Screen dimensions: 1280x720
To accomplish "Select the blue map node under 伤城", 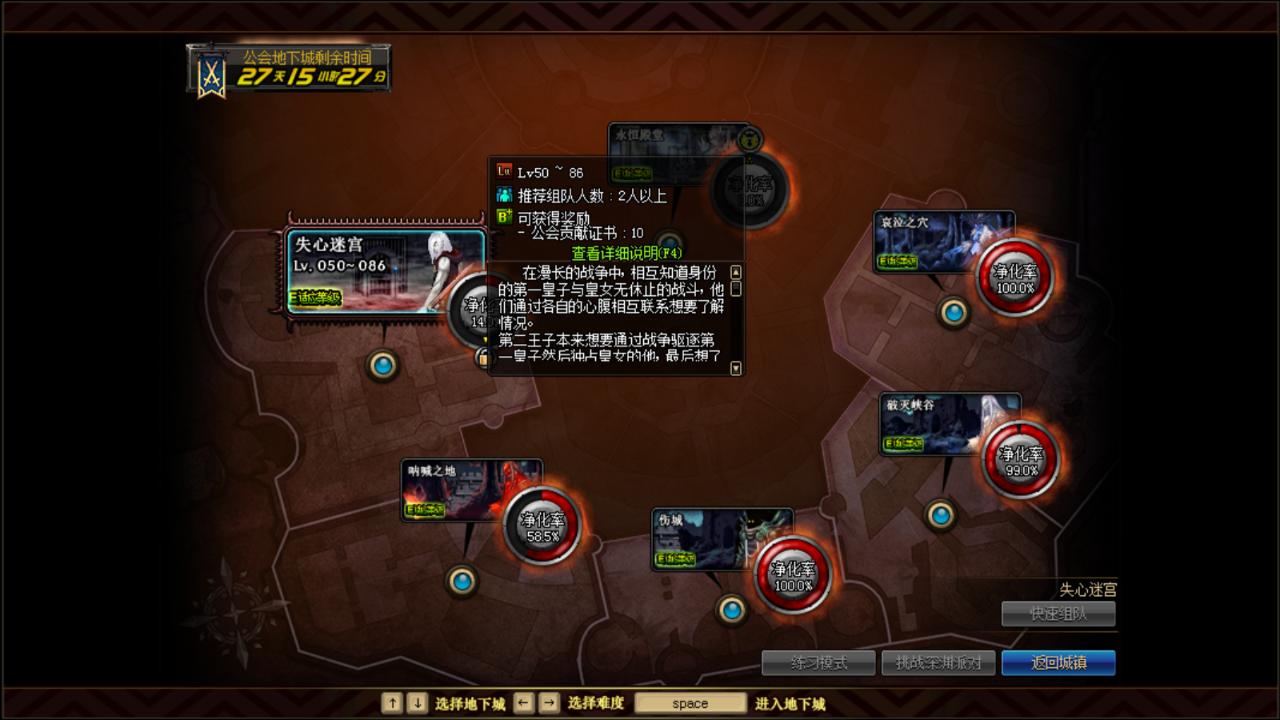I will pos(732,609).
